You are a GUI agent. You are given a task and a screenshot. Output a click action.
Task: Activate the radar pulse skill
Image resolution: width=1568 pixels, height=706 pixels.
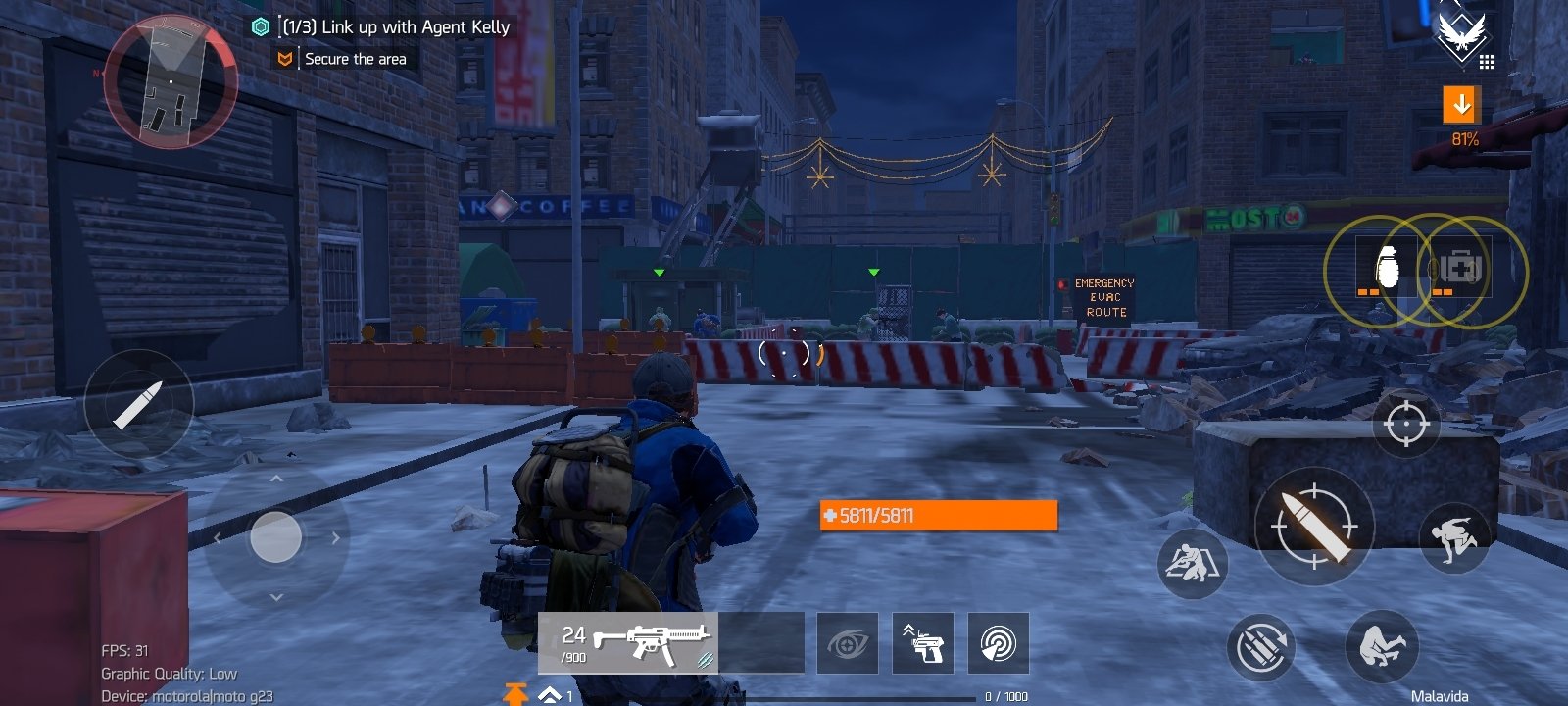998,643
